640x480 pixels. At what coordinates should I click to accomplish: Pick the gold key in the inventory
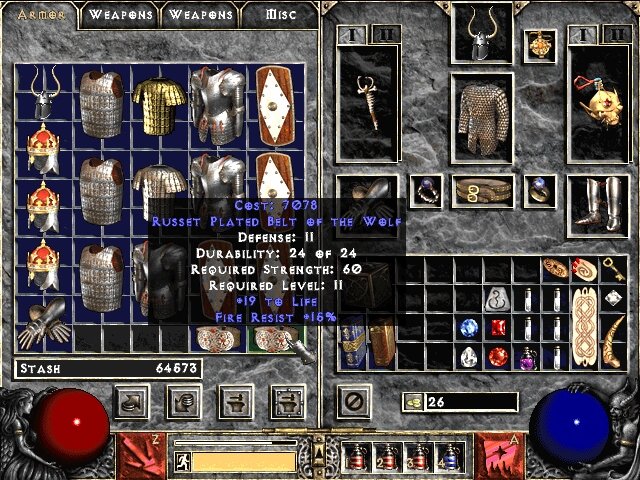tap(614, 268)
